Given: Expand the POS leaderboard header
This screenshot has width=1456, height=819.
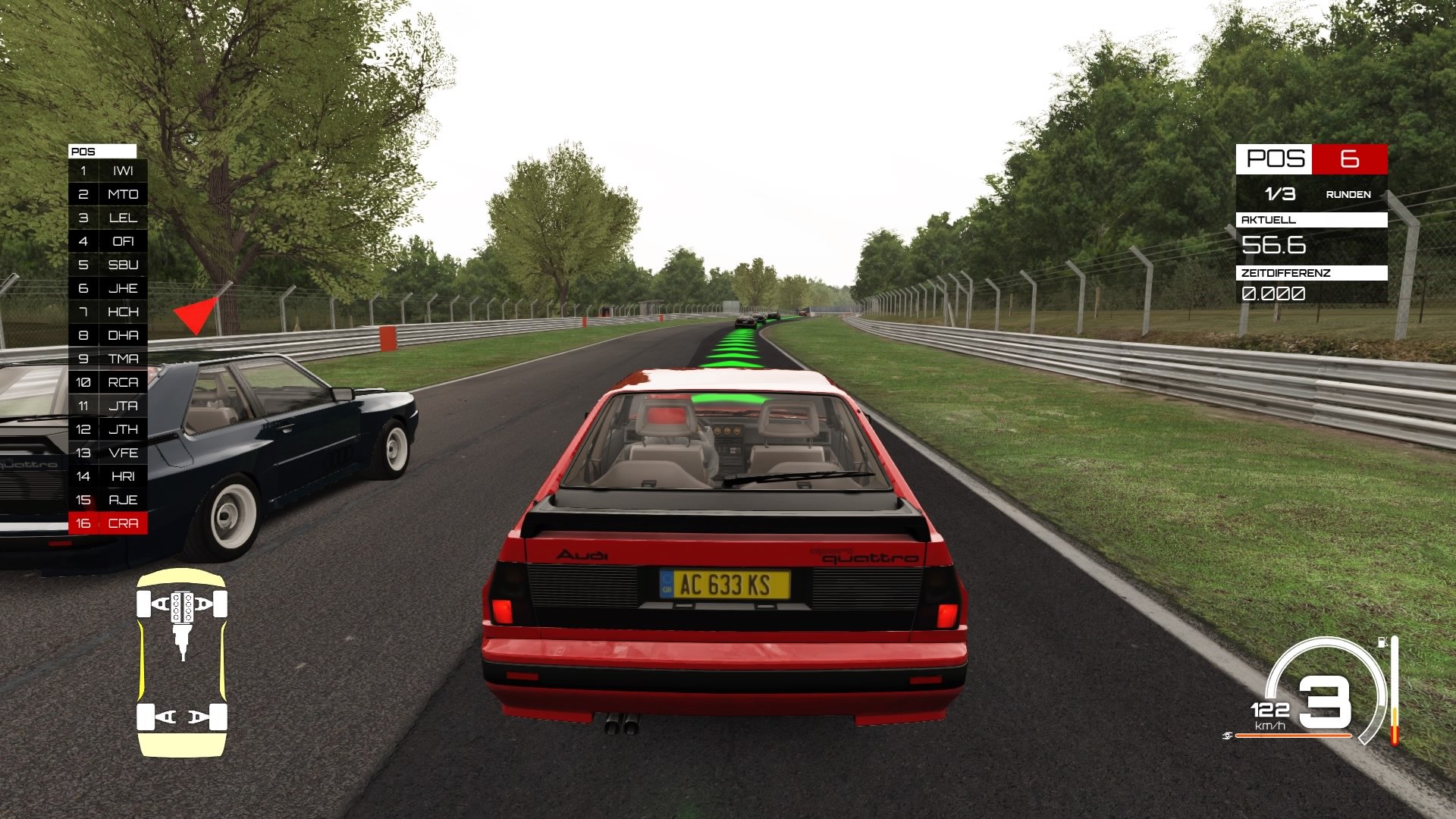Looking at the screenshot, I should coord(101,151).
